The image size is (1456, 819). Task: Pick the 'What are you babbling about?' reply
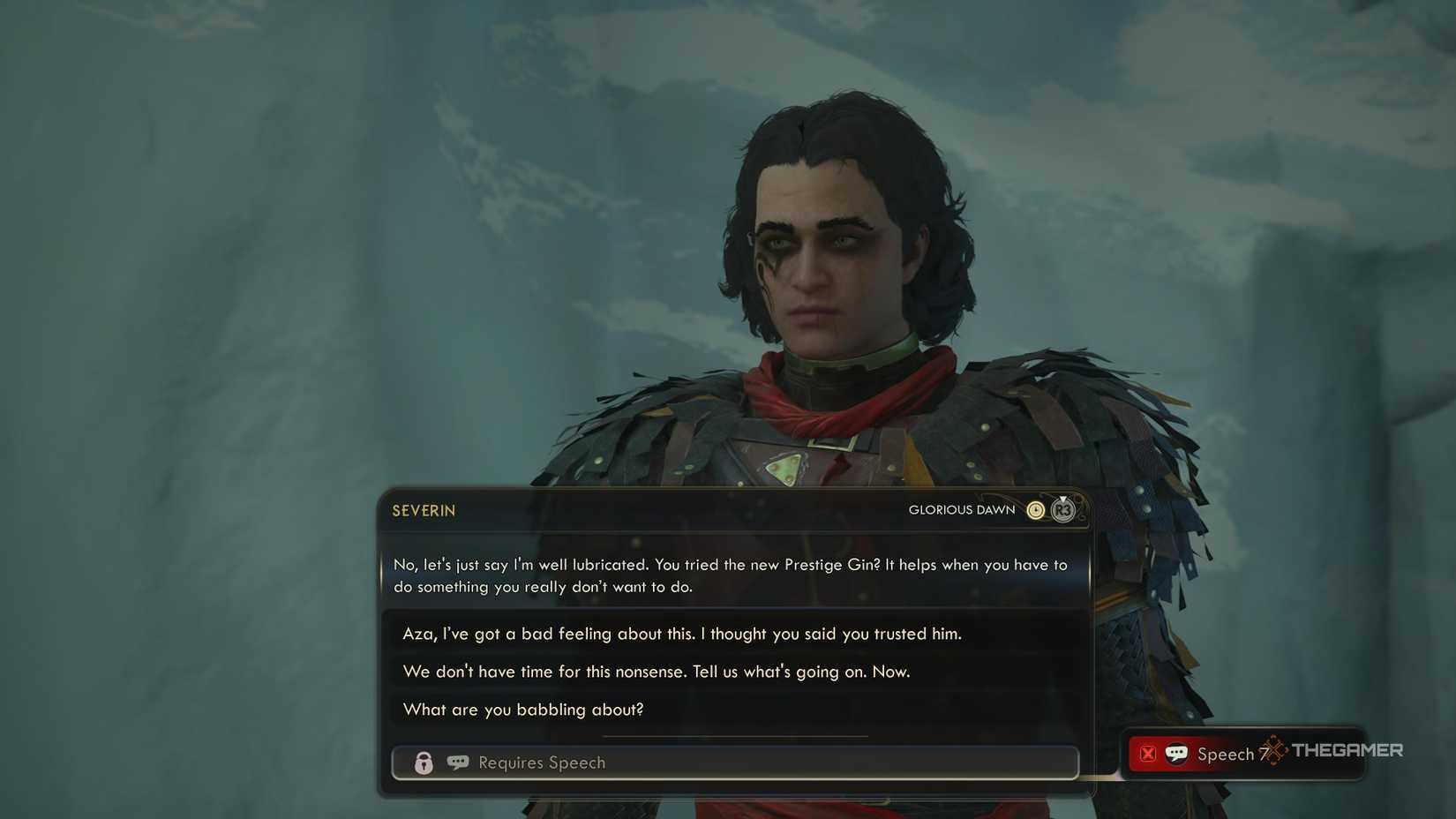coord(524,710)
